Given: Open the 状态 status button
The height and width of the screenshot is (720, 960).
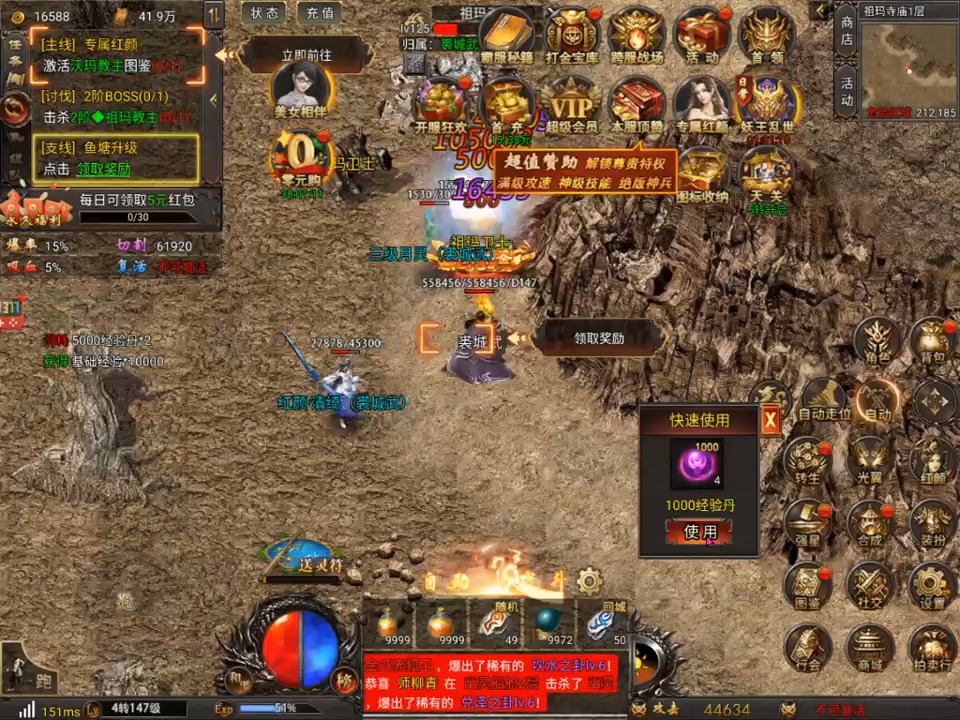Looking at the screenshot, I should tap(265, 13).
